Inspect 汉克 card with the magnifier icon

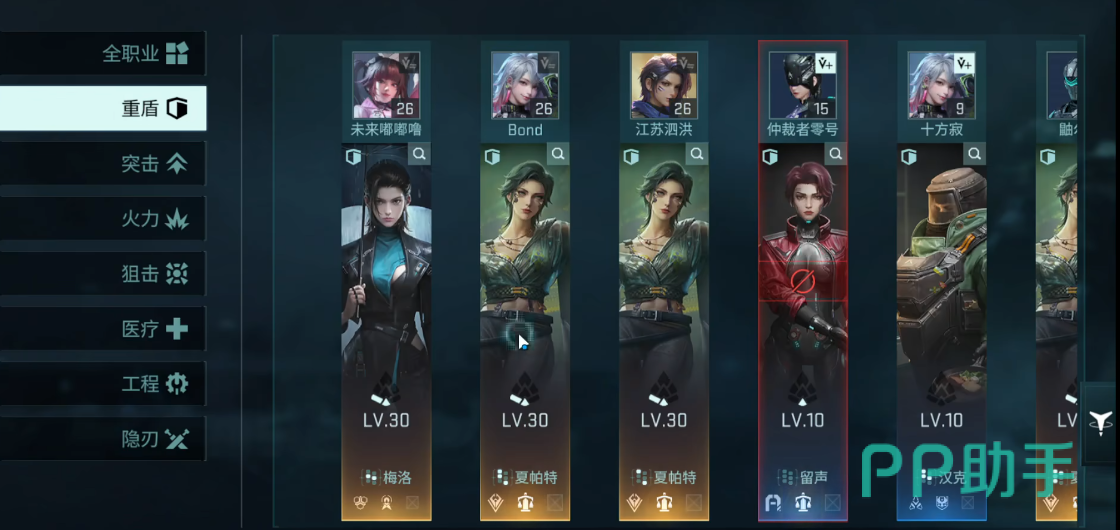(x=976, y=154)
